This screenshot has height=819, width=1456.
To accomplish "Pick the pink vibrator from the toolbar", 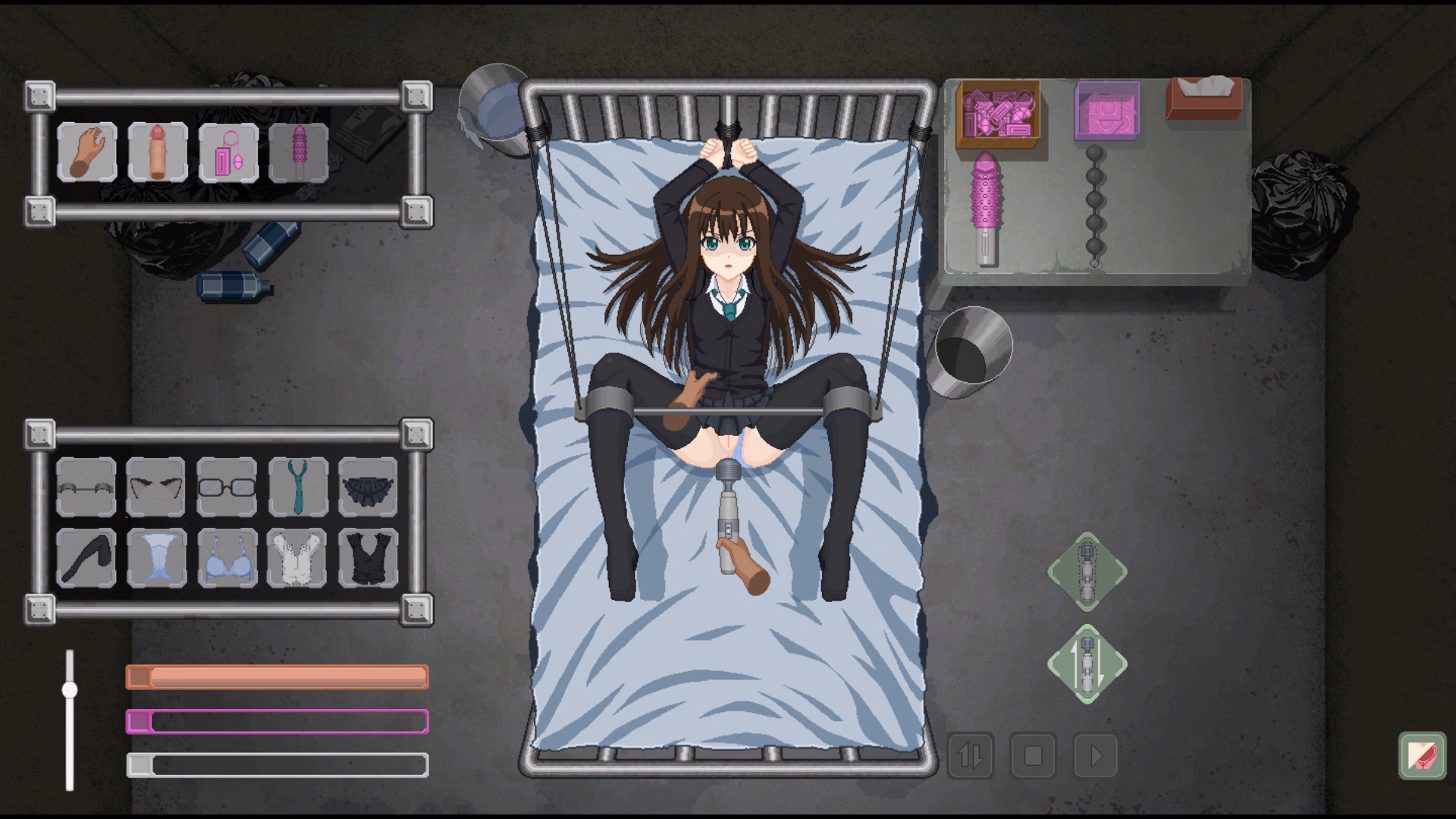I will click(300, 152).
